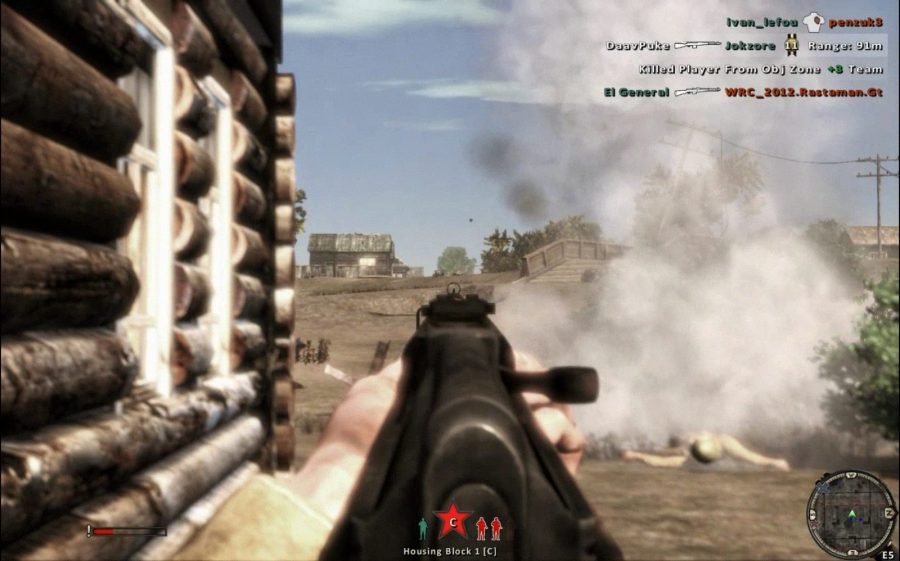Viewport: 900px width, 561px height.
Task: Click WRC_2012.Rastaman.Gt in the kill feed
Action: 803,92
